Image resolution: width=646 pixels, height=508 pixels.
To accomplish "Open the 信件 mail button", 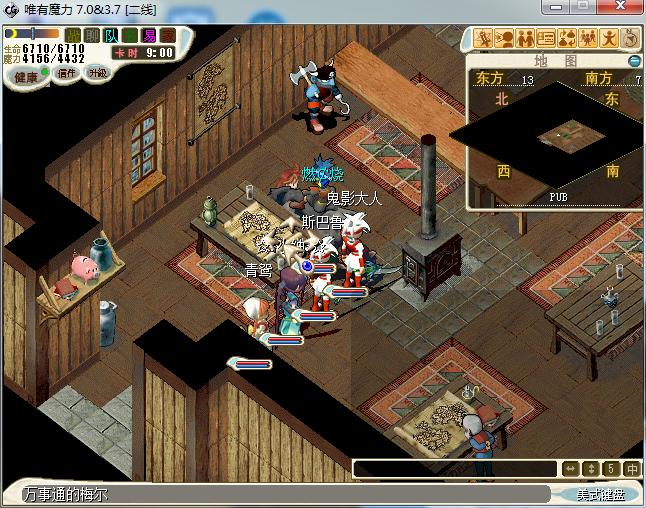I will pyautogui.click(x=68, y=73).
